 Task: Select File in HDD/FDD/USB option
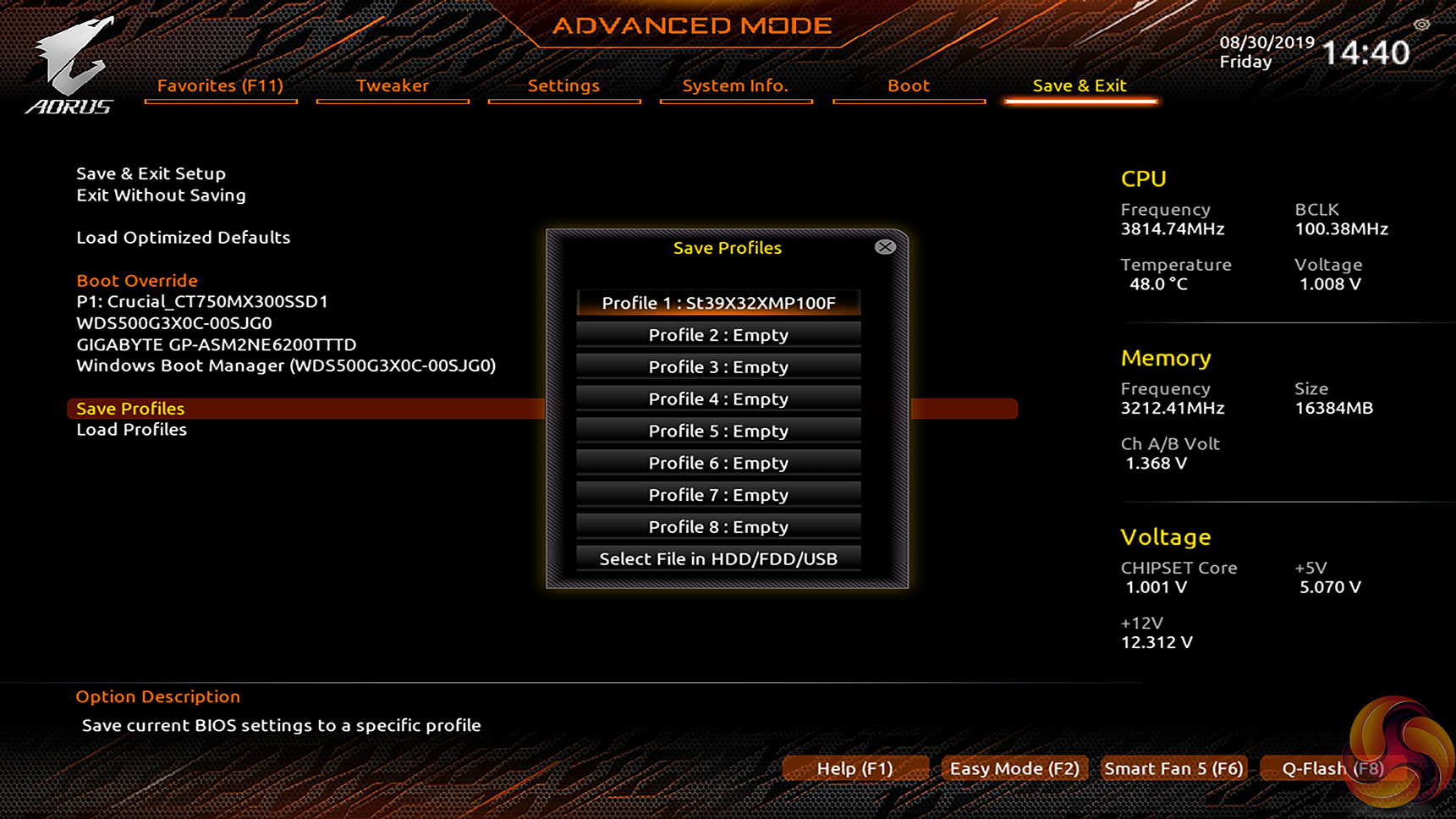pyautogui.click(x=718, y=559)
